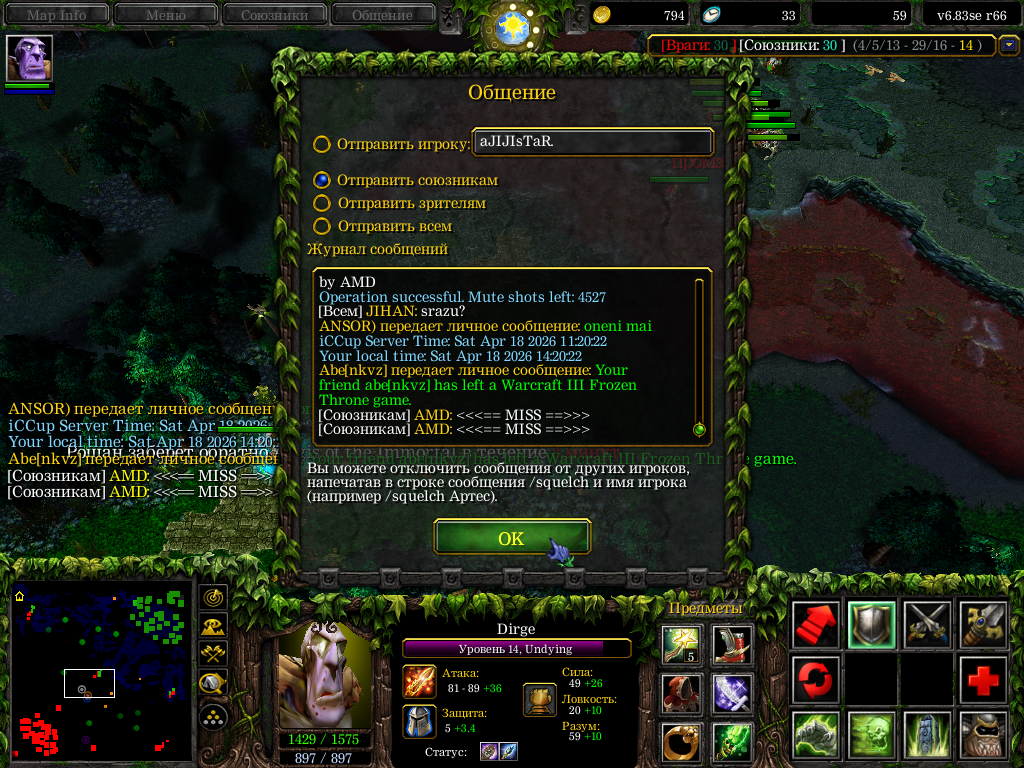Select the Dirge hero portrait
The image size is (1024, 768).
click(324, 675)
